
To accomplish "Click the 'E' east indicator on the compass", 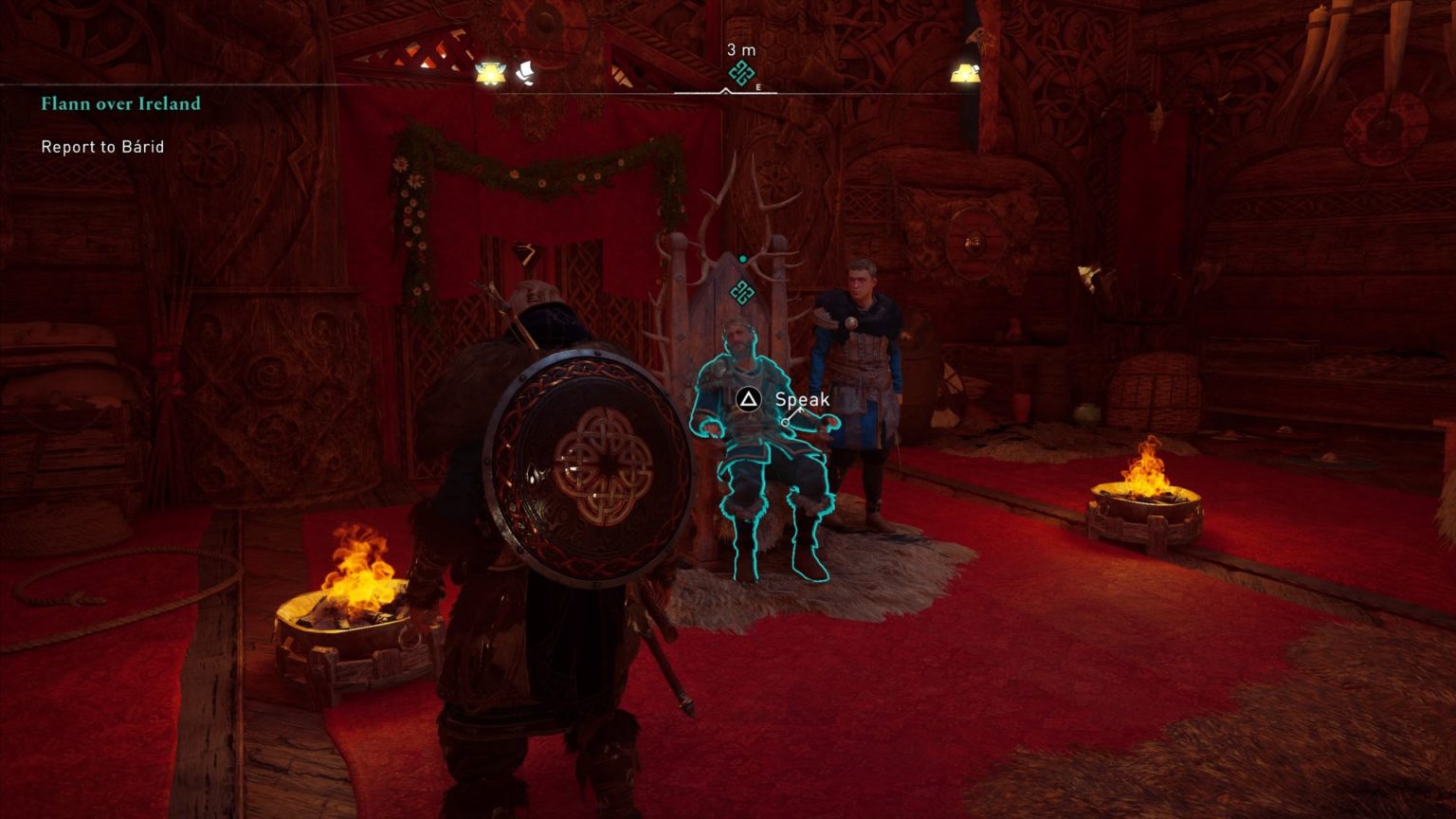I will point(758,85).
